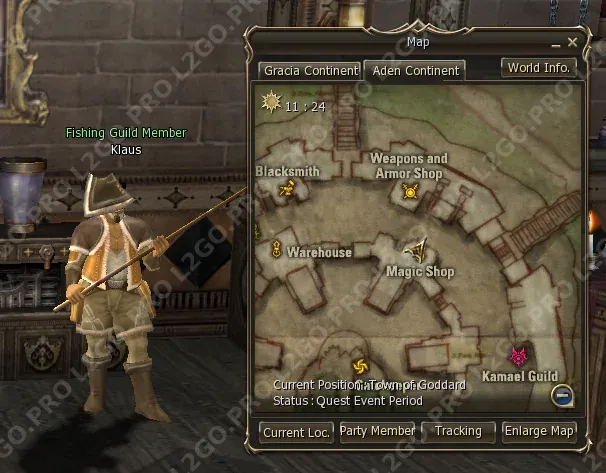Zoom out with the blue minus button
606x473 pixels.
[563, 397]
